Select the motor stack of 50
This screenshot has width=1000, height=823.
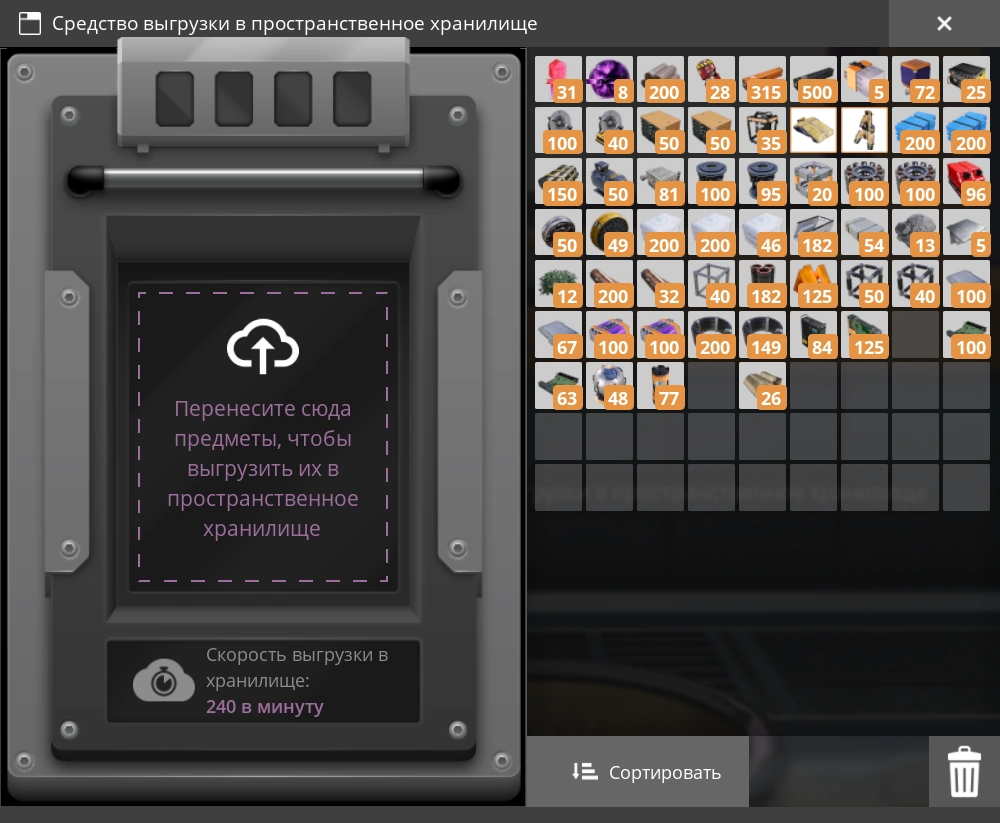[609, 182]
